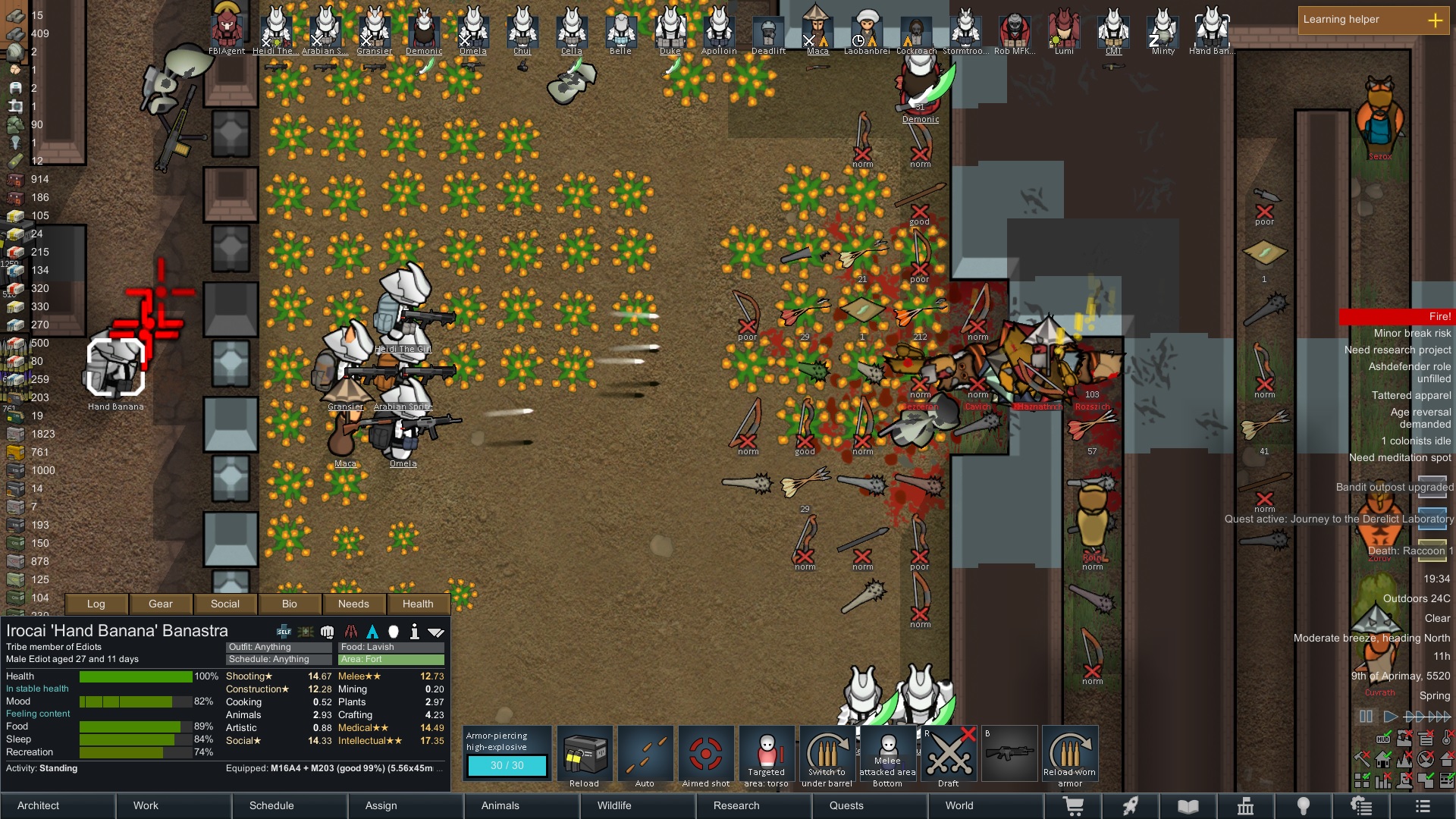Image resolution: width=1456 pixels, height=819 pixels.
Task: Open the Animals menu
Action: point(500,805)
